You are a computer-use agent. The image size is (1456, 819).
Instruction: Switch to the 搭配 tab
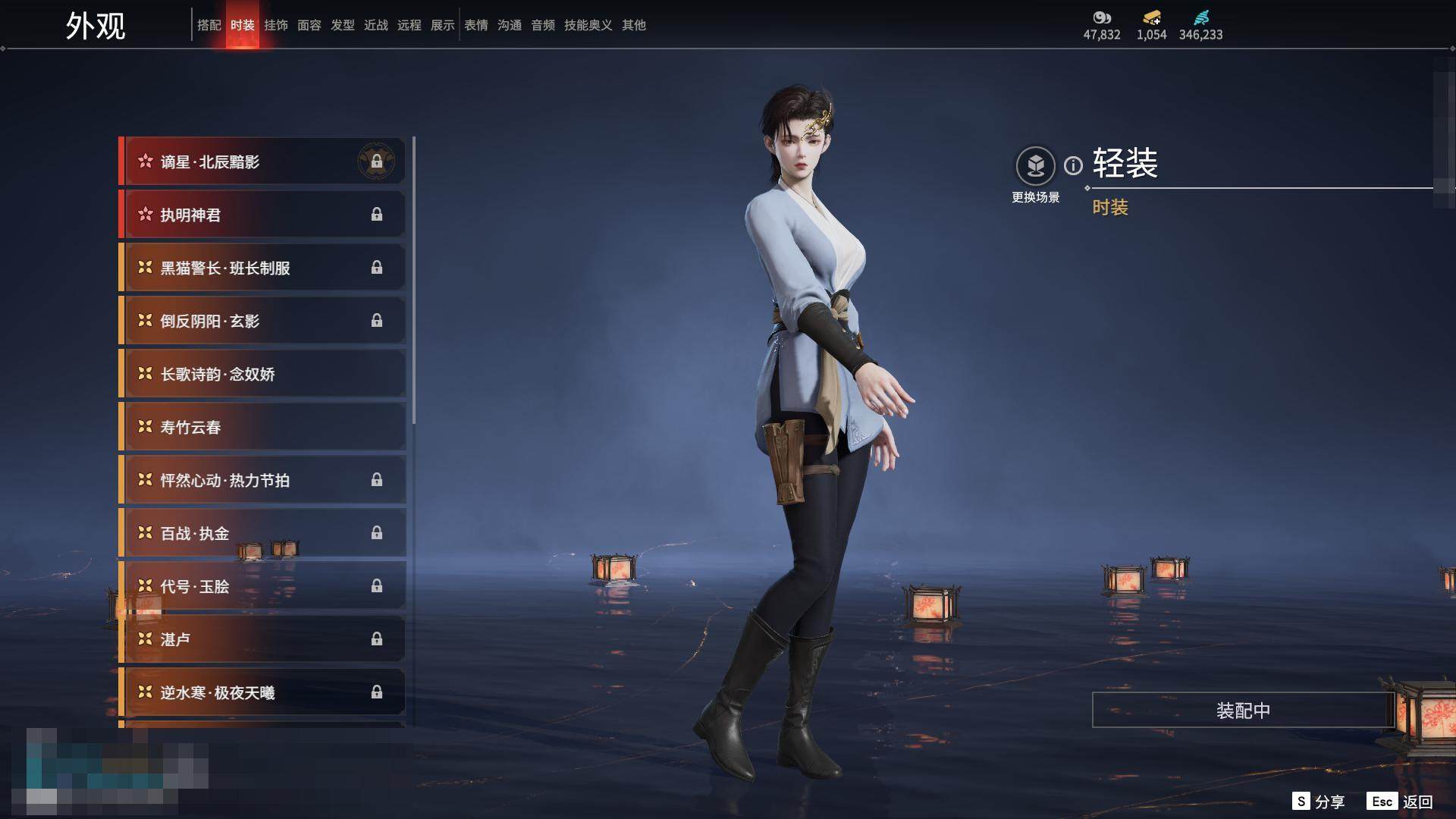209,25
